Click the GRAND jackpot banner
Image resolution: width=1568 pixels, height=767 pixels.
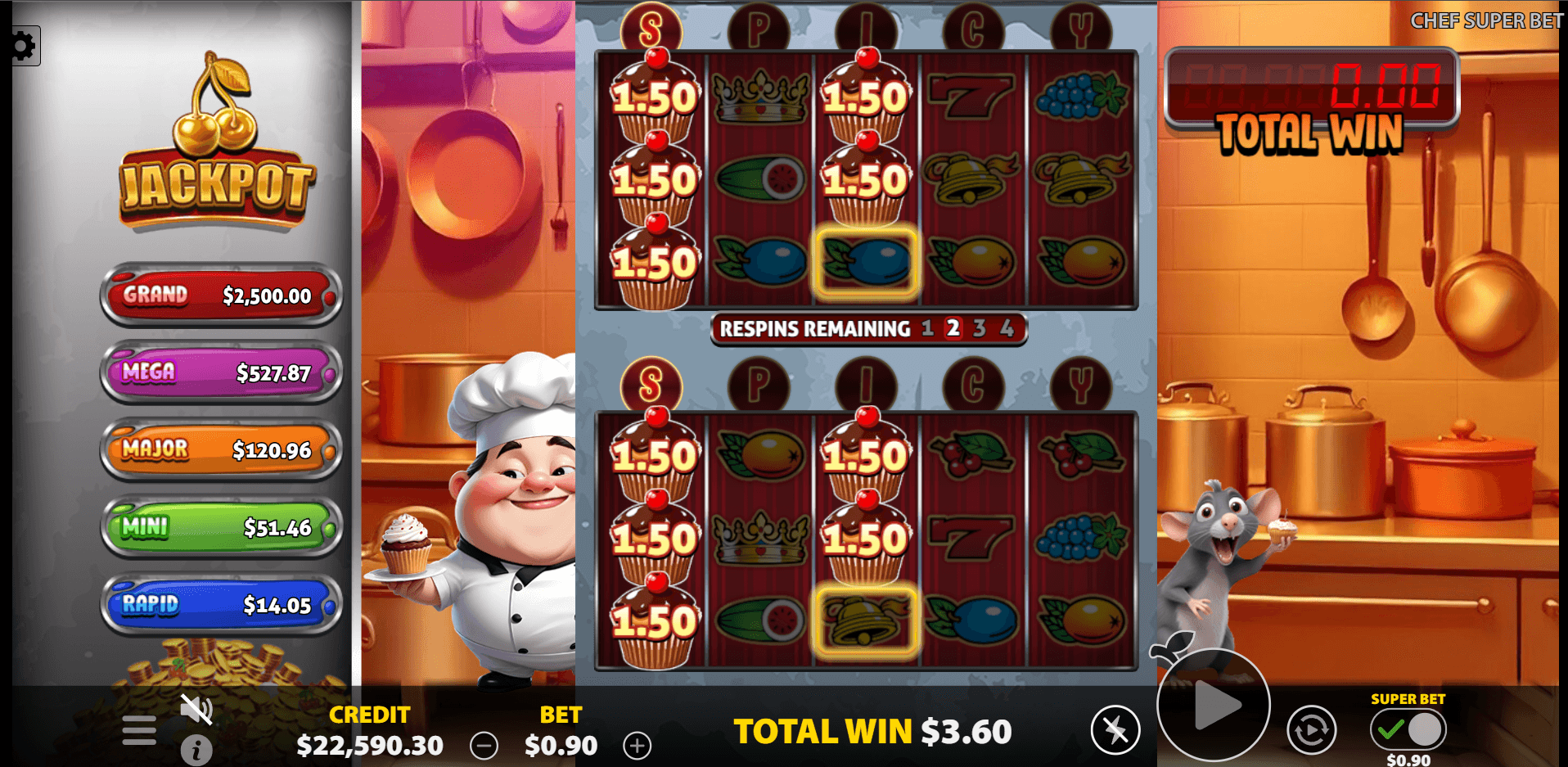tap(220, 296)
